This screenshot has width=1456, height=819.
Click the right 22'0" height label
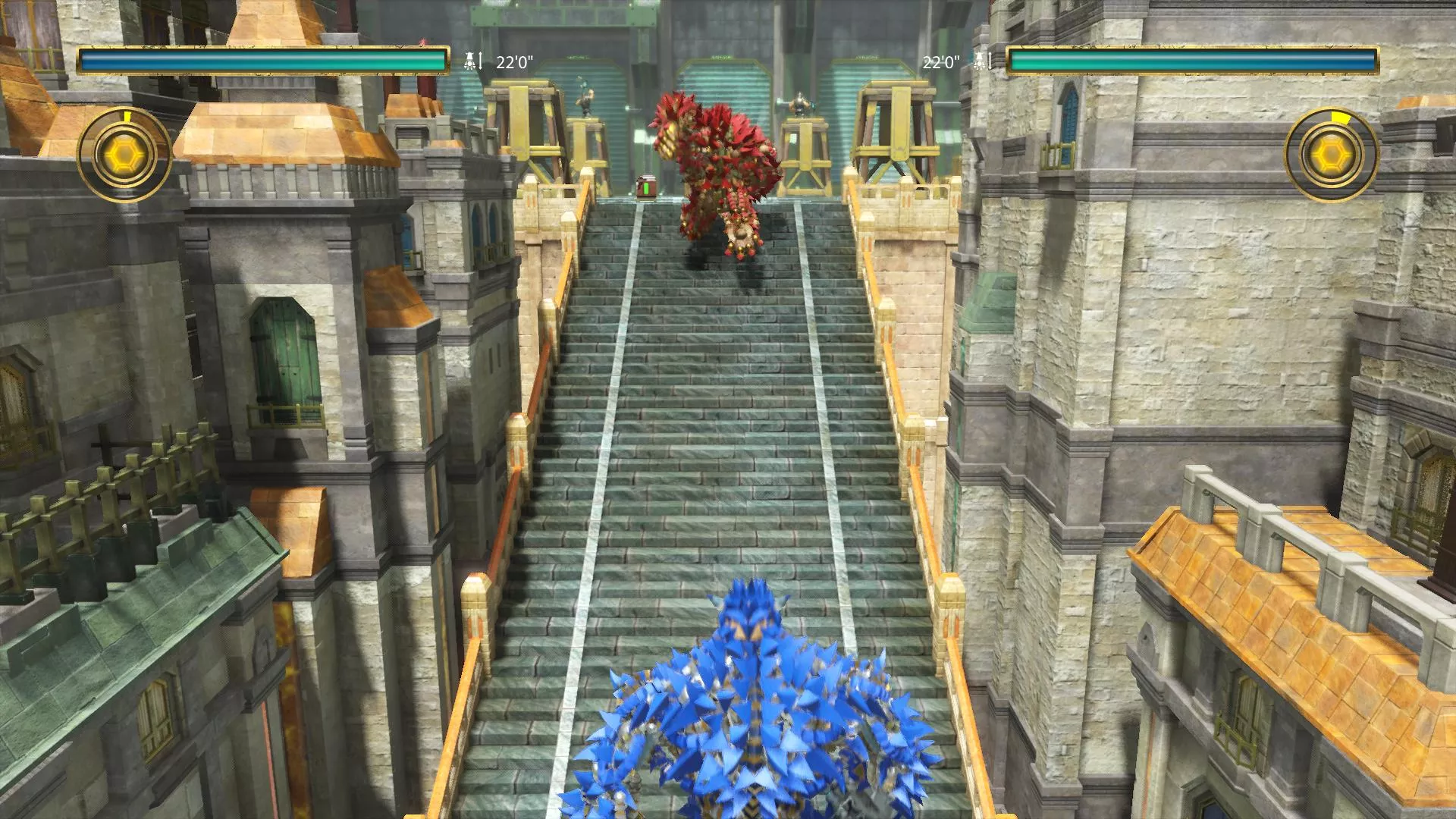pos(940,61)
